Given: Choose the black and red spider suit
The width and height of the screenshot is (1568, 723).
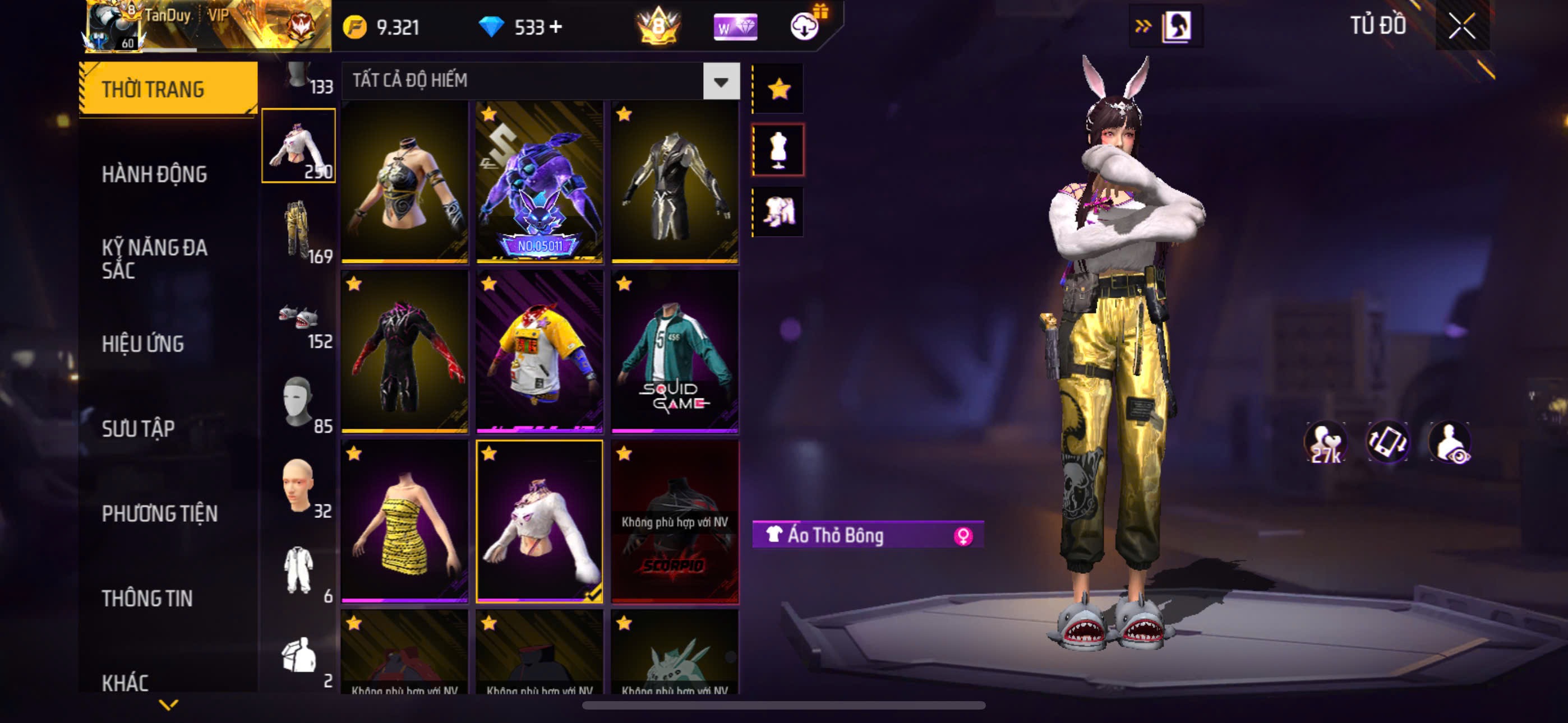Looking at the screenshot, I should 405,352.
